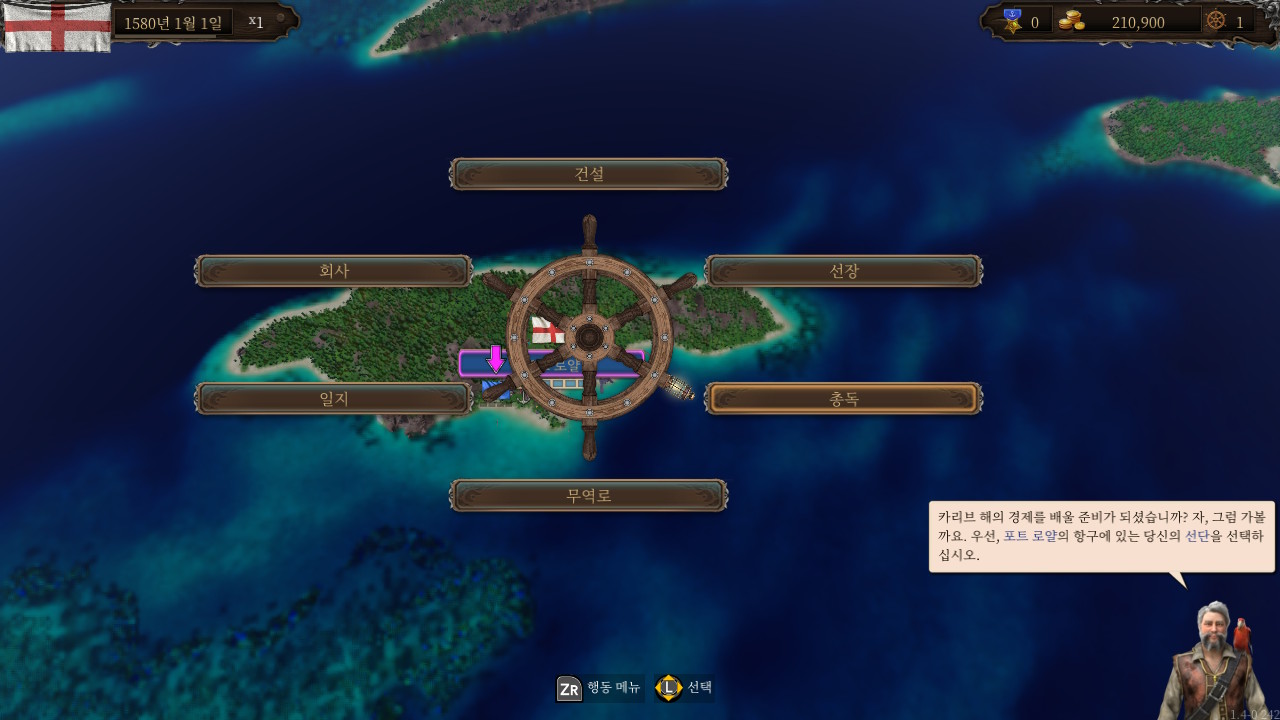Select the highlighted 총독 option
Screen dimensions: 1280x720
(843, 397)
